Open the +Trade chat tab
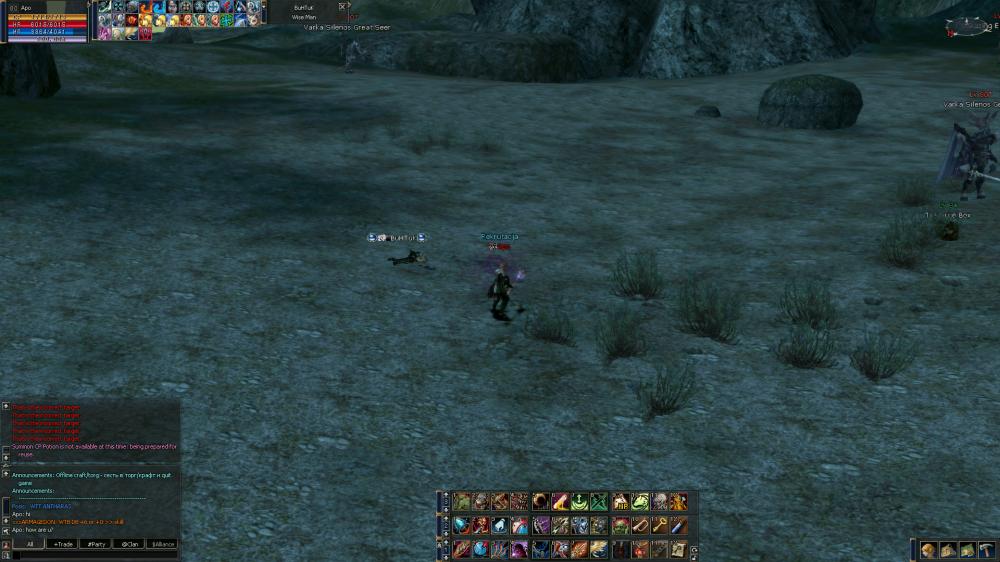Viewport: 1000px width, 562px height. pyautogui.click(x=65, y=544)
